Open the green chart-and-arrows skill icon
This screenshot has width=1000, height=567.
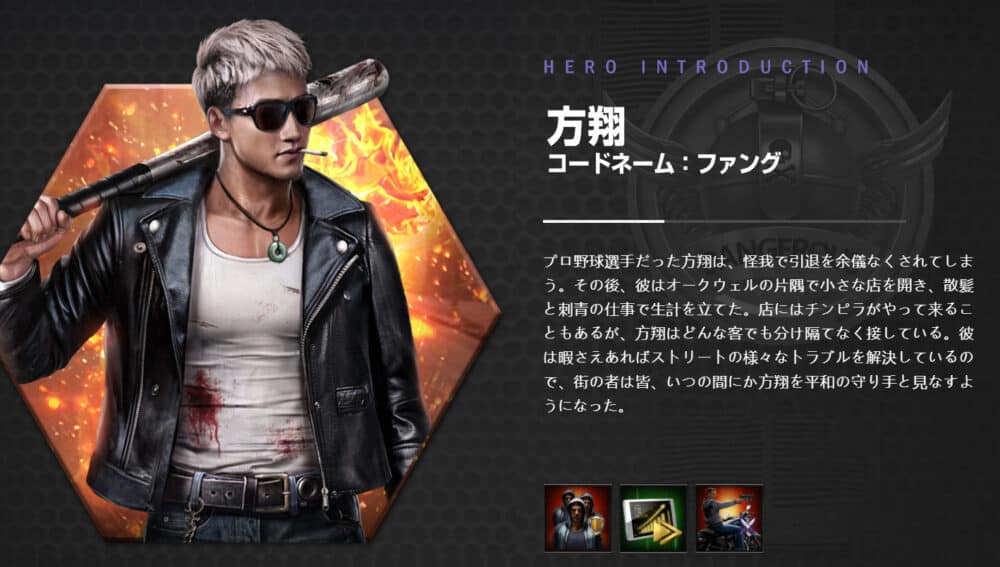tap(653, 517)
